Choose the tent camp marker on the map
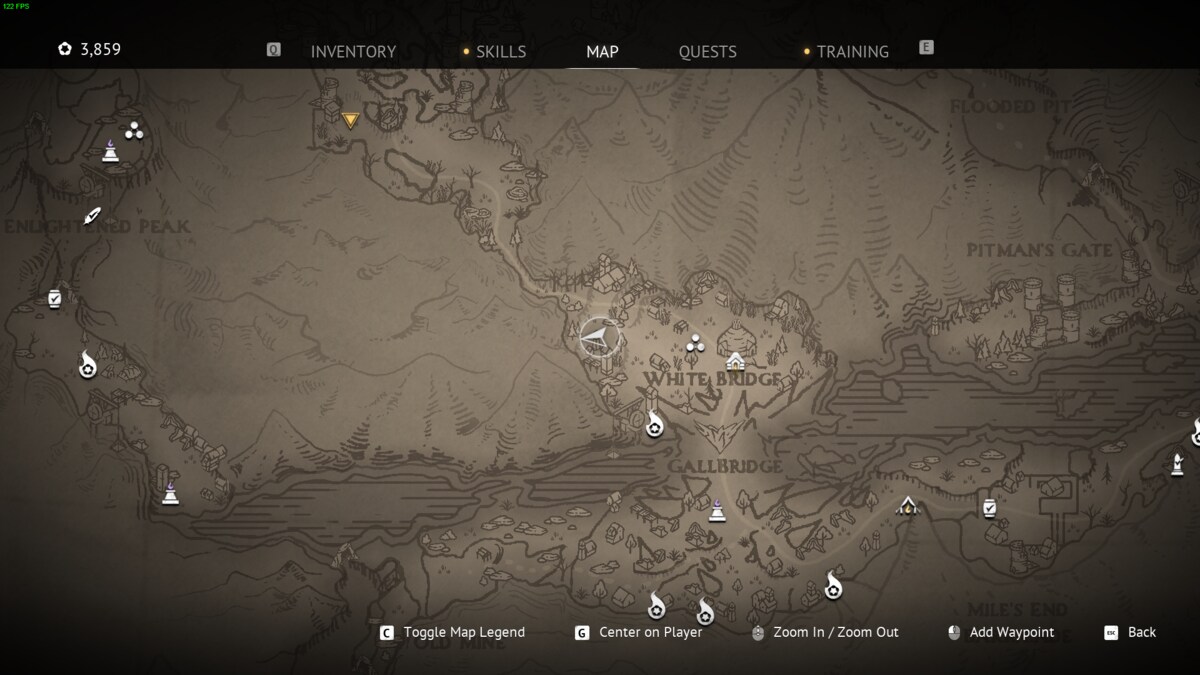 pyautogui.click(x=907, y=506)
